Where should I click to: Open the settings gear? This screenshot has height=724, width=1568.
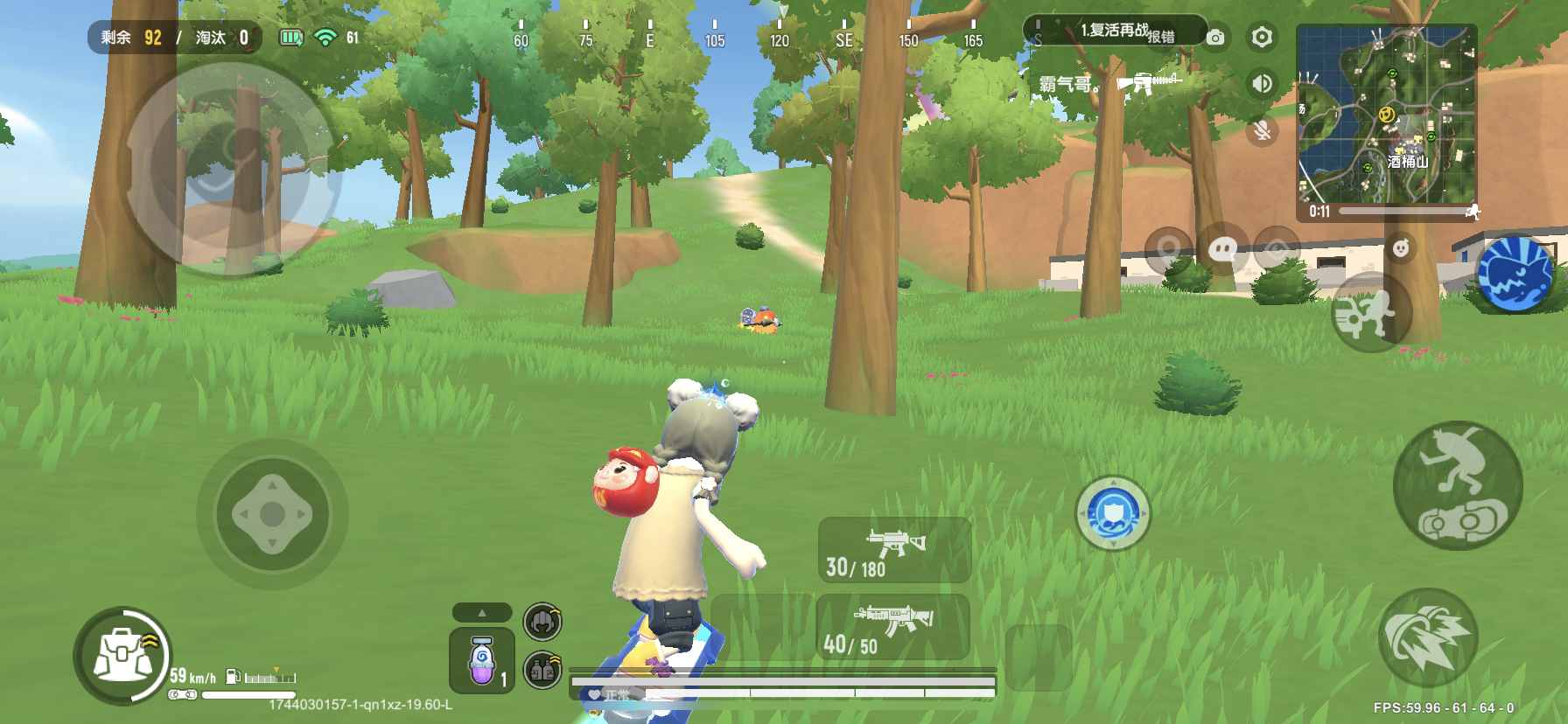point(1261,37)
